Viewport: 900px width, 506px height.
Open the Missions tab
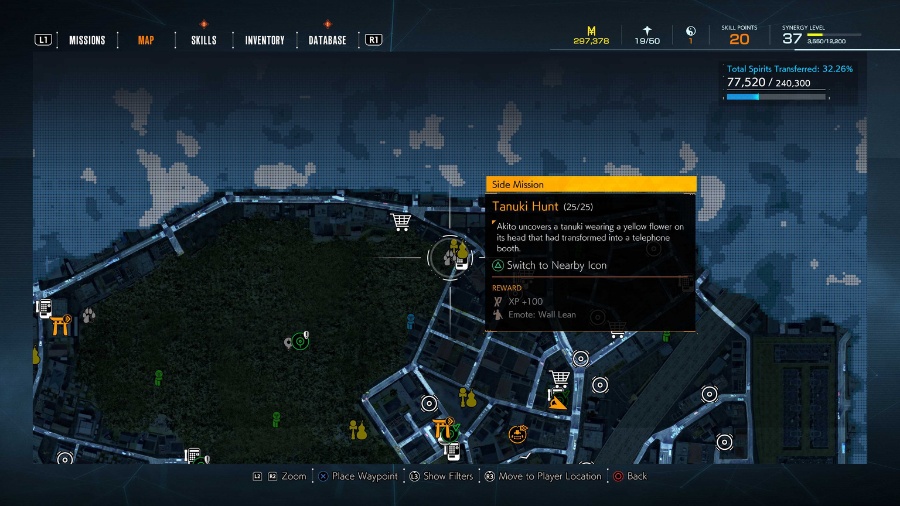[87, 40]
